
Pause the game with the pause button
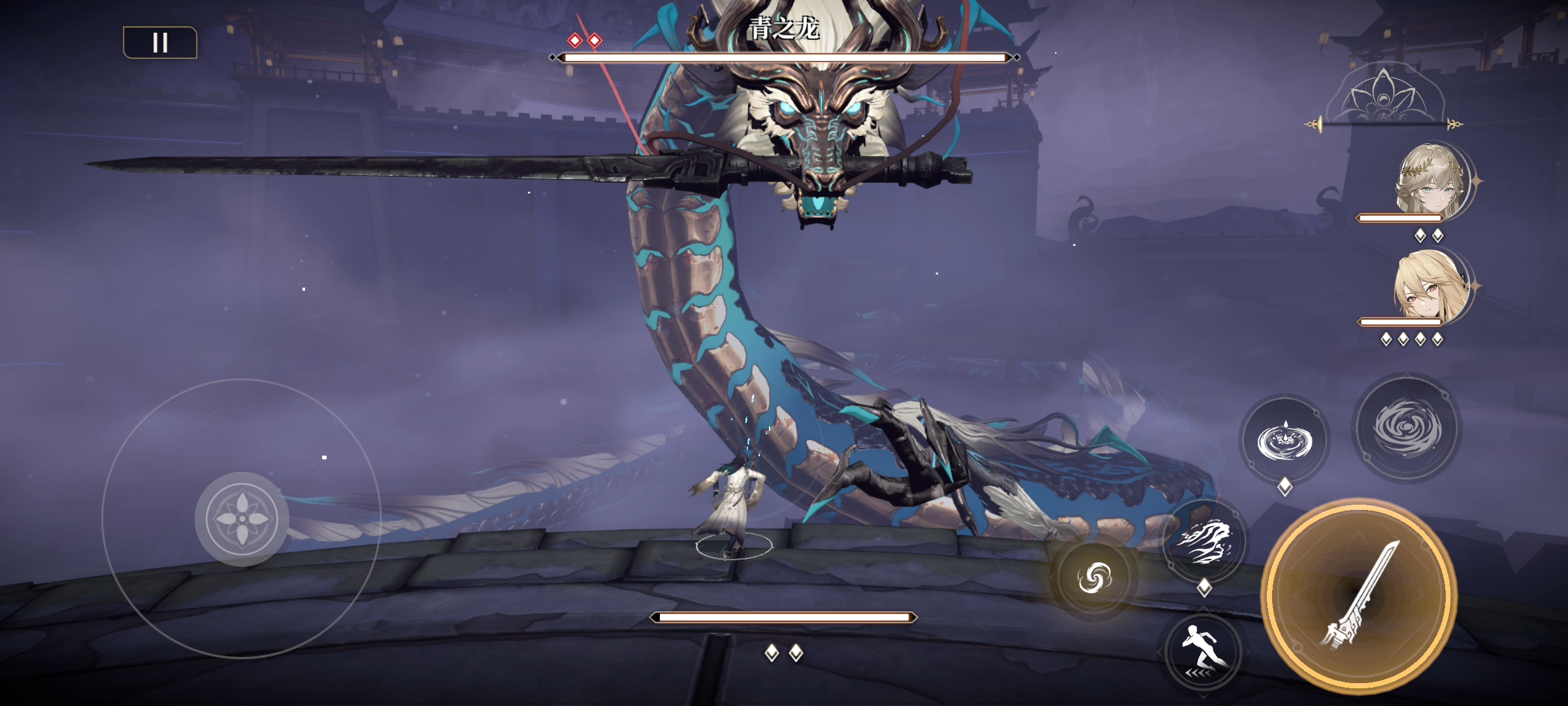click(160, 43)
